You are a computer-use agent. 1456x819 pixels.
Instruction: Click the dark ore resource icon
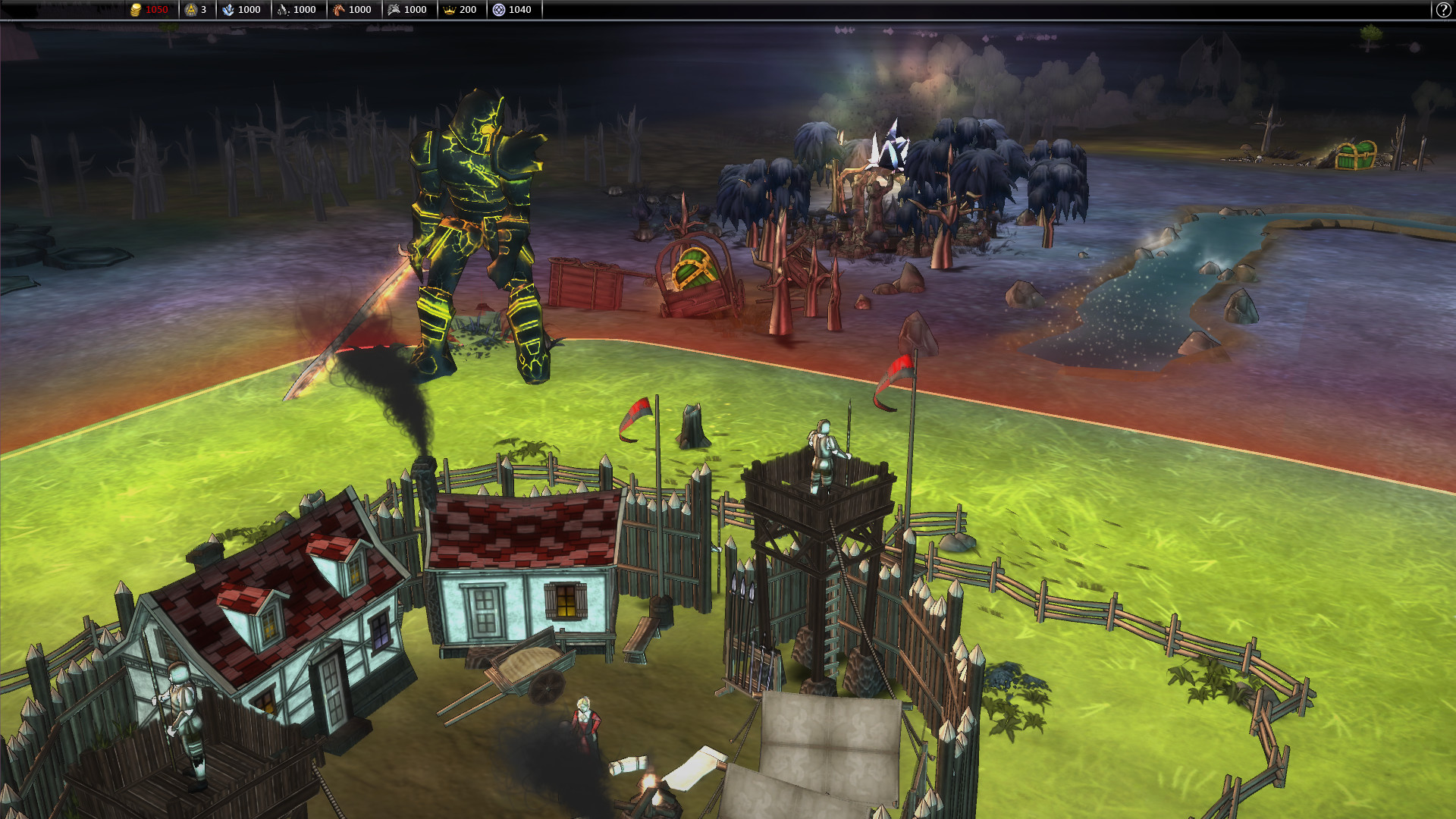tap(282, 9)
